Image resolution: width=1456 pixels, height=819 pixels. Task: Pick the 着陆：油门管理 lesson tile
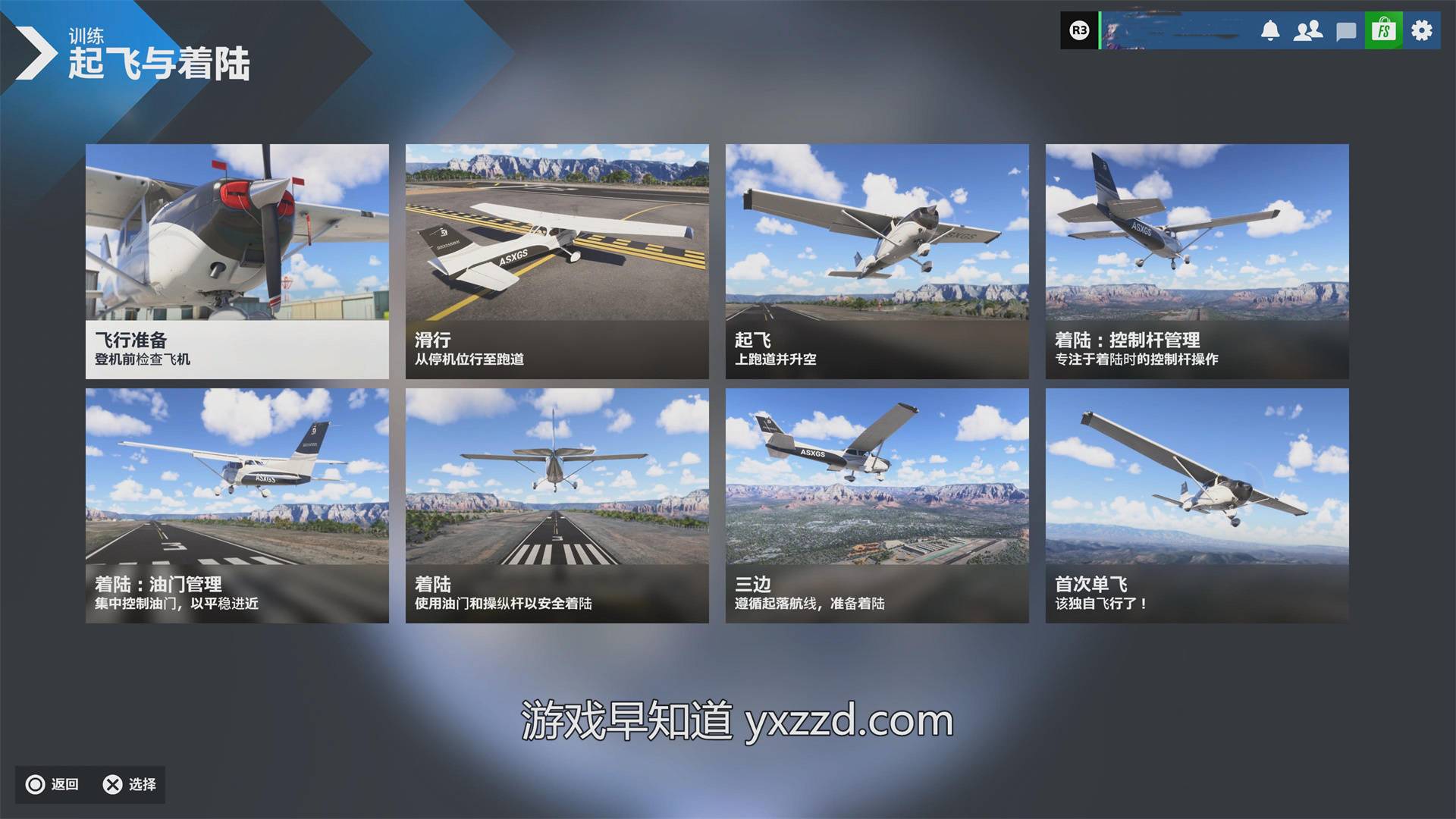(x=237, y=505)
